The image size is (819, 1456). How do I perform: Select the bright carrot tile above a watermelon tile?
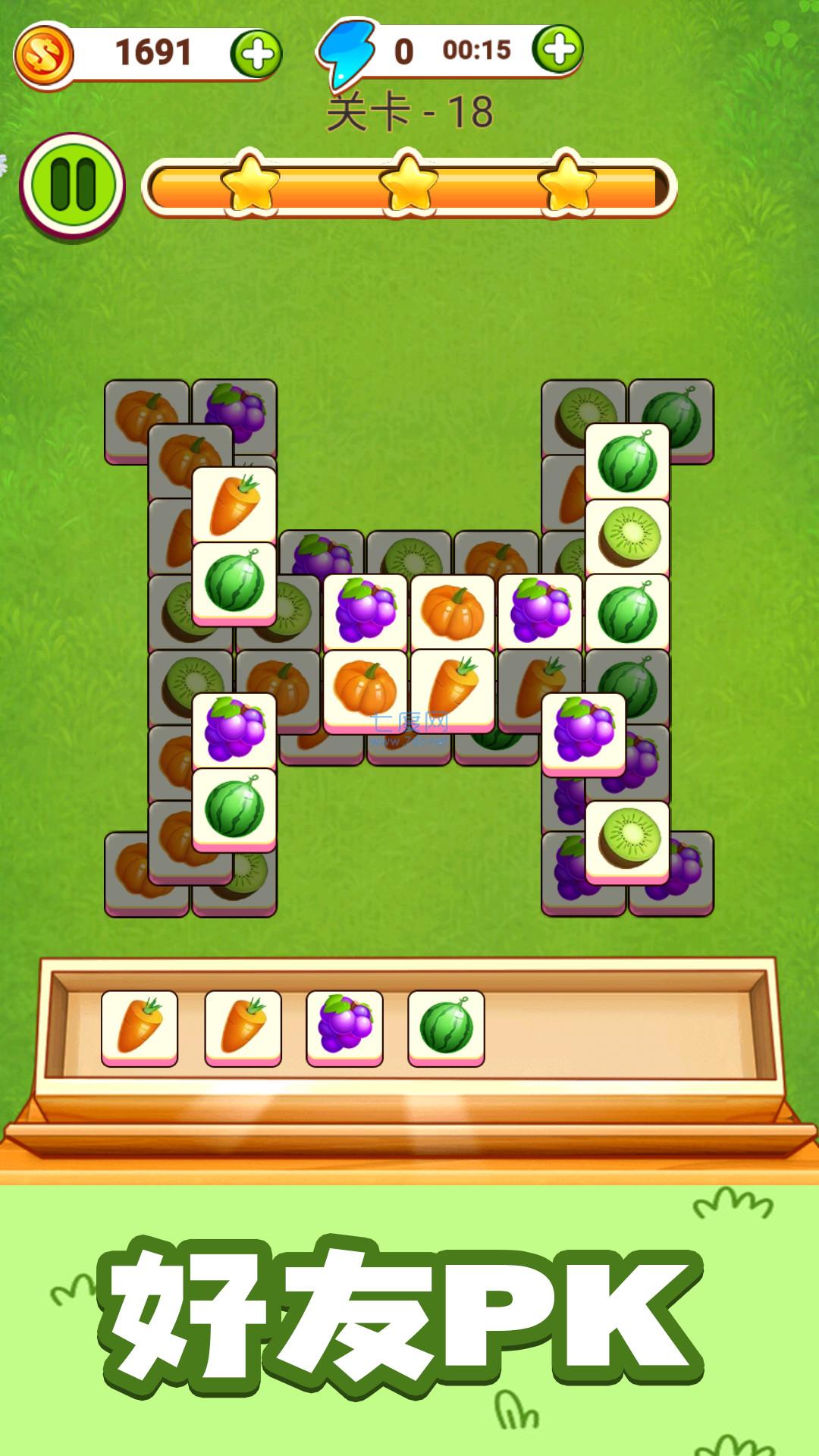[234, 504]
